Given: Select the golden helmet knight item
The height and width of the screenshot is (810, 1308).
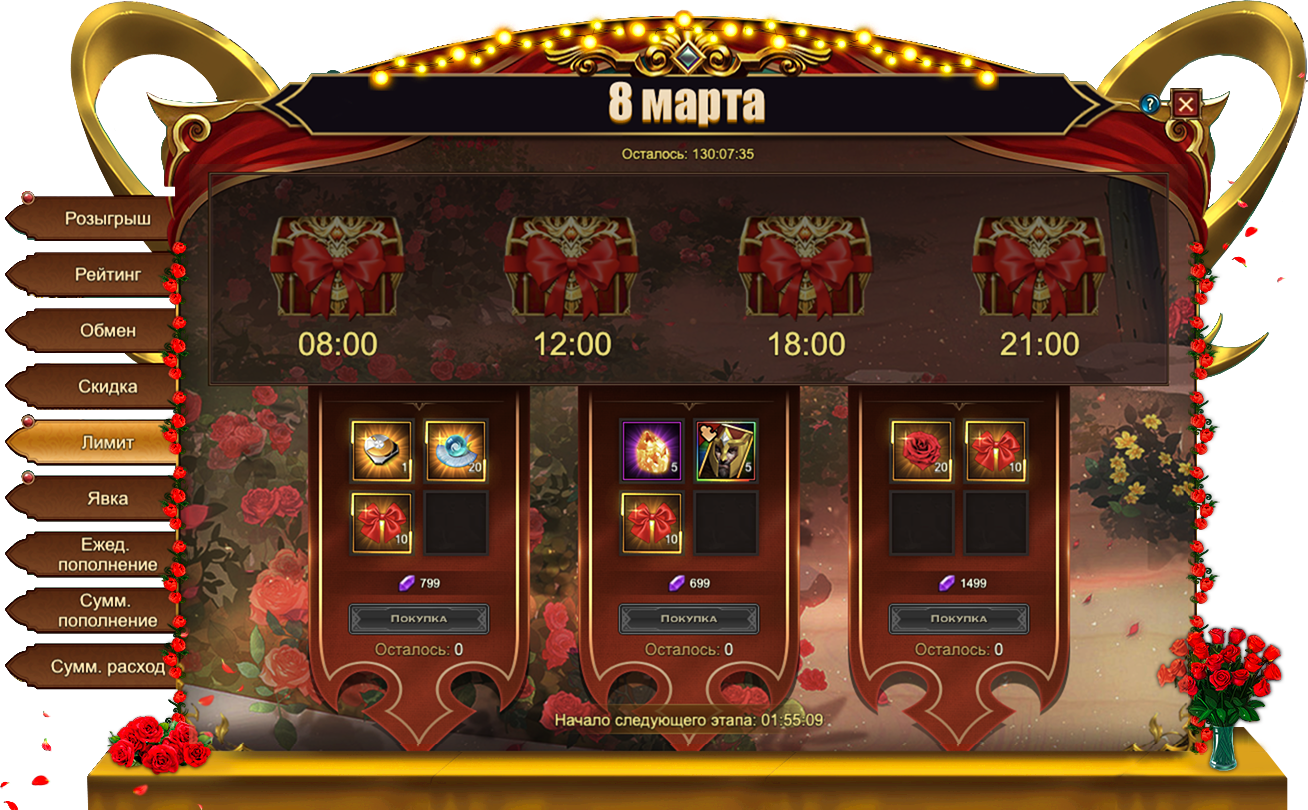Looking at the screenshot, I should [x=725, y=452].
